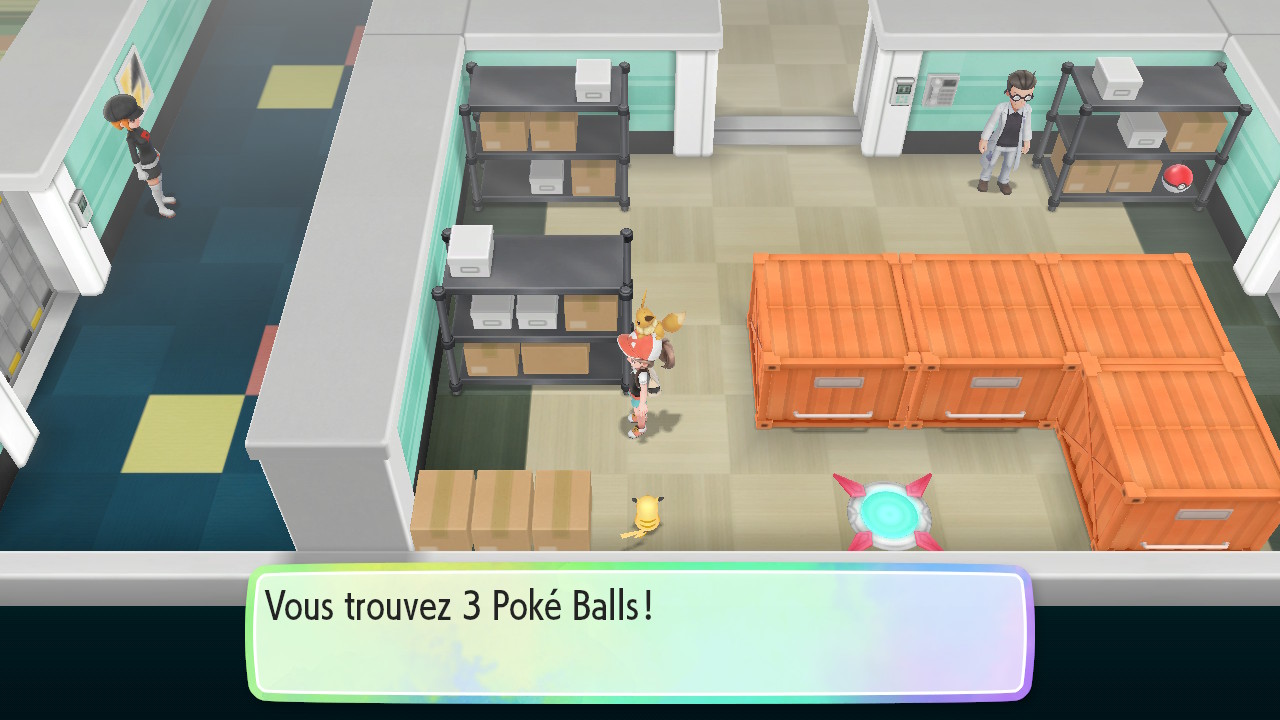Dismiss the 'Vous trouvez 3 Poké Balls' message box
Image resolution: width=1280 pixels, height=720 pixels.
pos(640,632)
